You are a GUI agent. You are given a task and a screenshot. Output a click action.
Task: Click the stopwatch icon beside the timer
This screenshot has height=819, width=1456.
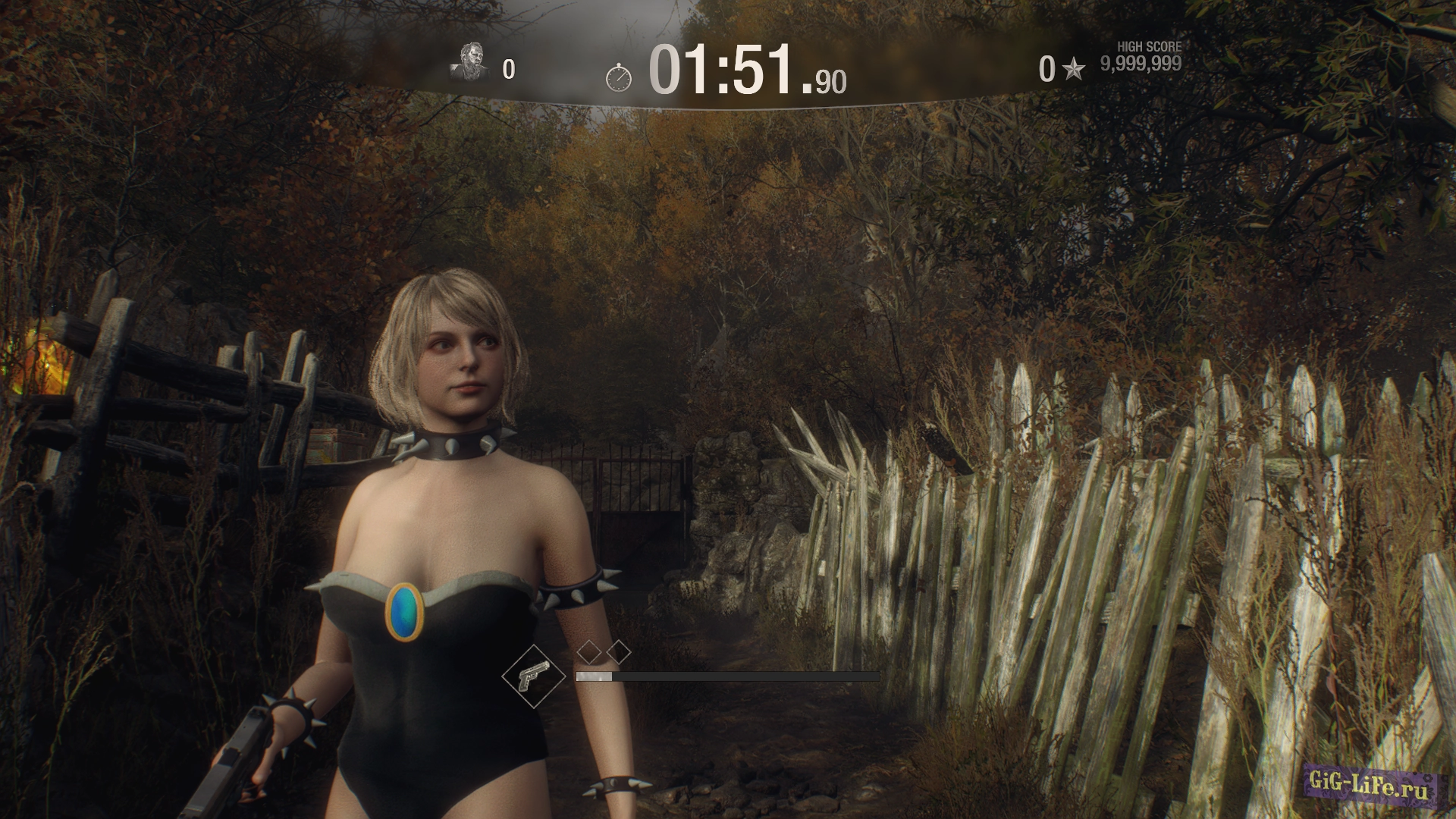point(619,77)
